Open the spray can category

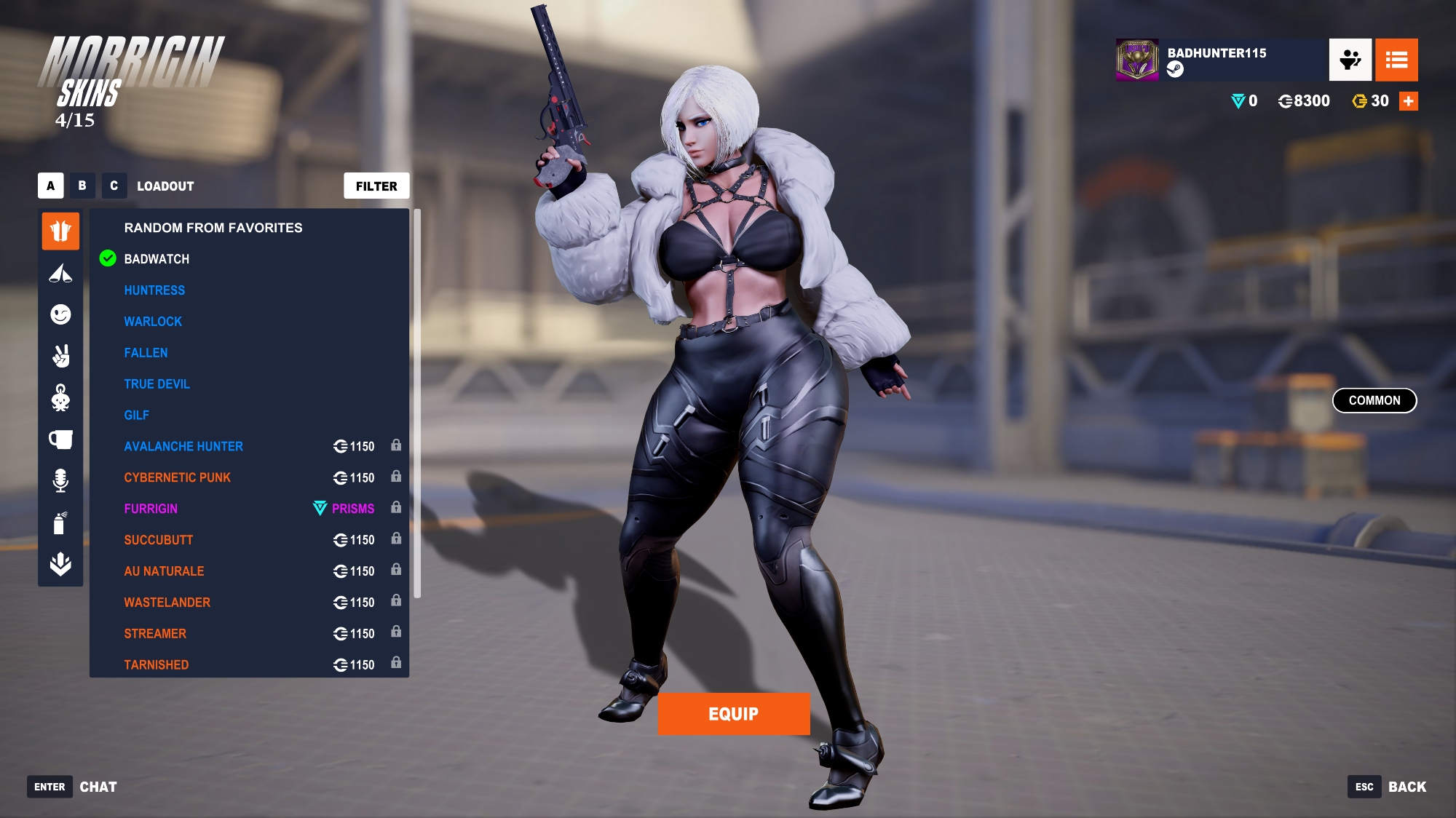click(60, 523)
